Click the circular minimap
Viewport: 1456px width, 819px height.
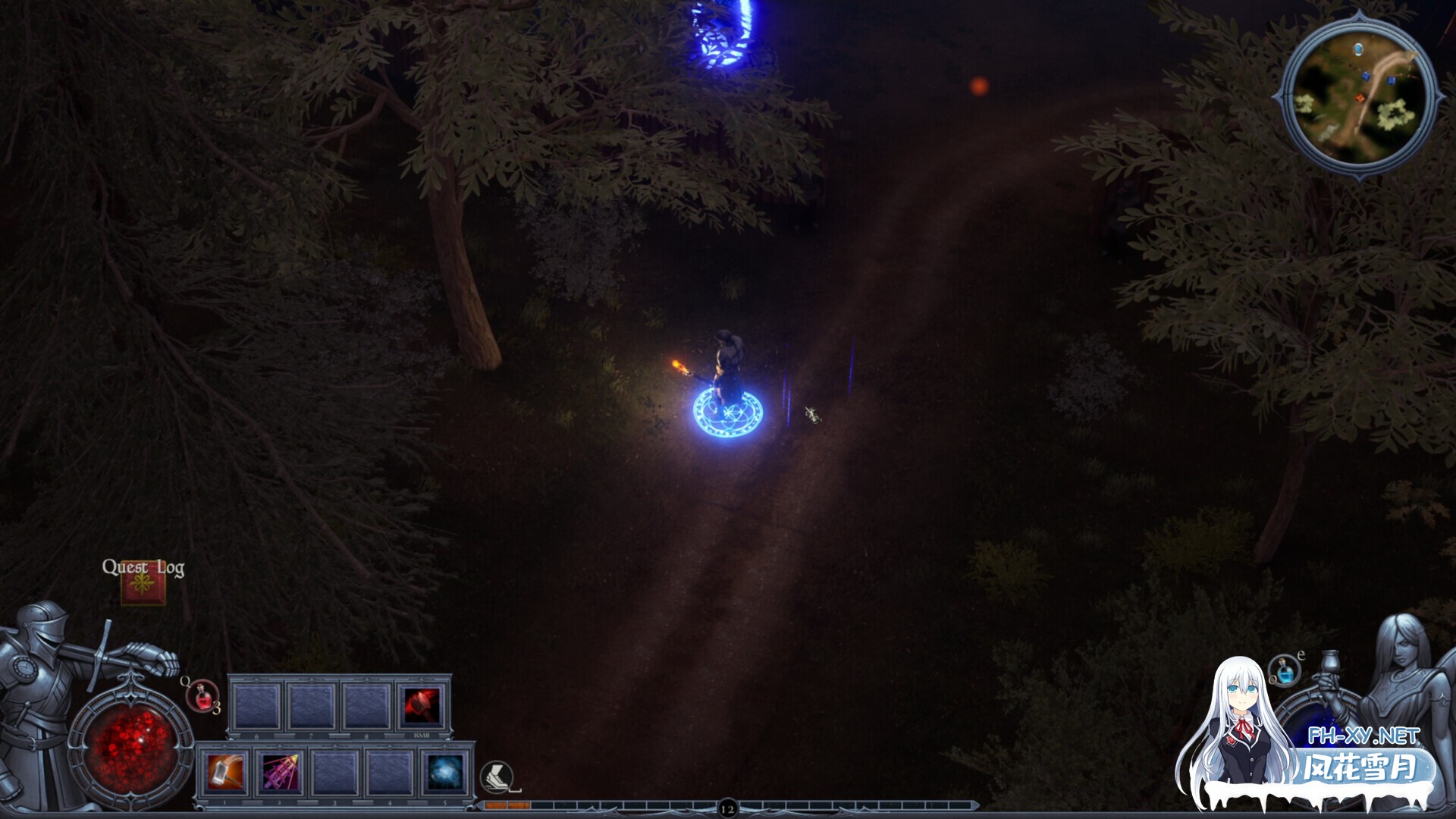tap(1357, 93)
